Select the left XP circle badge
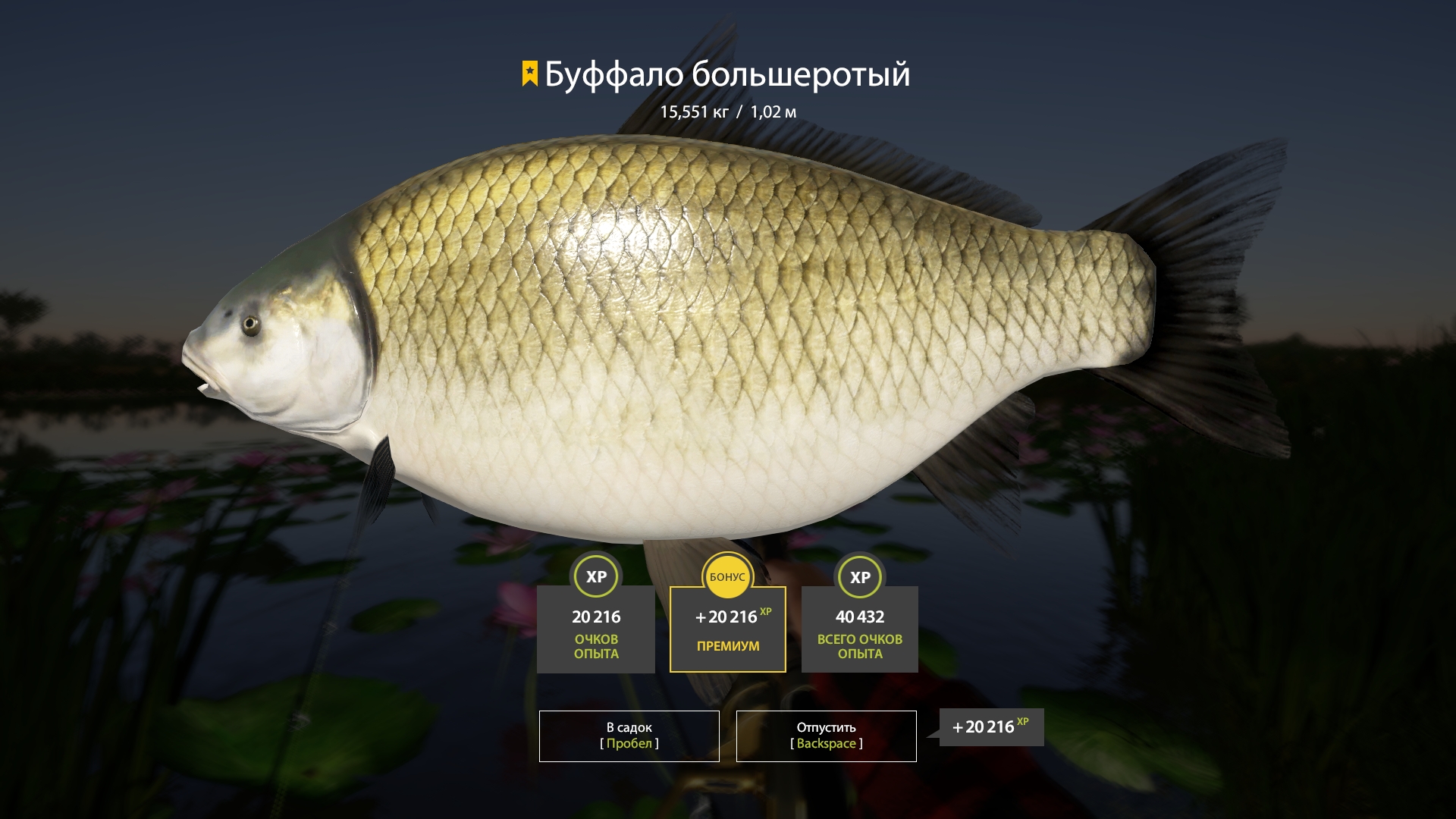Viewport: 1456px width, 819px height. click(x=596, y=577)
